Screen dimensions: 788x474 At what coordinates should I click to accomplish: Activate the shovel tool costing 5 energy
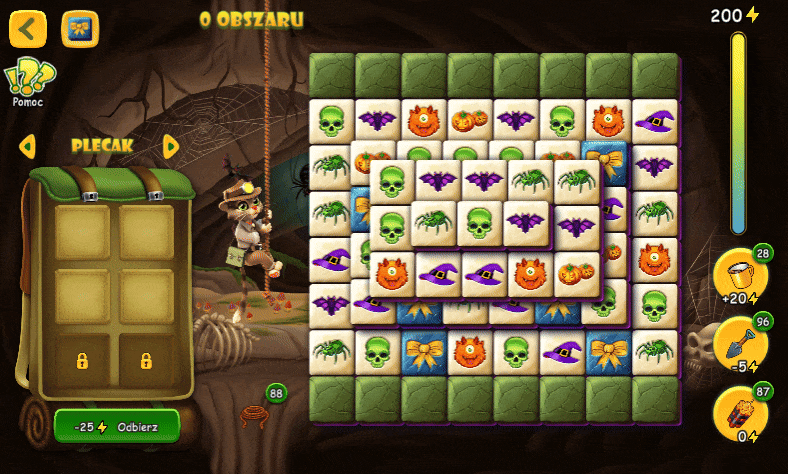tap(740, 345)
